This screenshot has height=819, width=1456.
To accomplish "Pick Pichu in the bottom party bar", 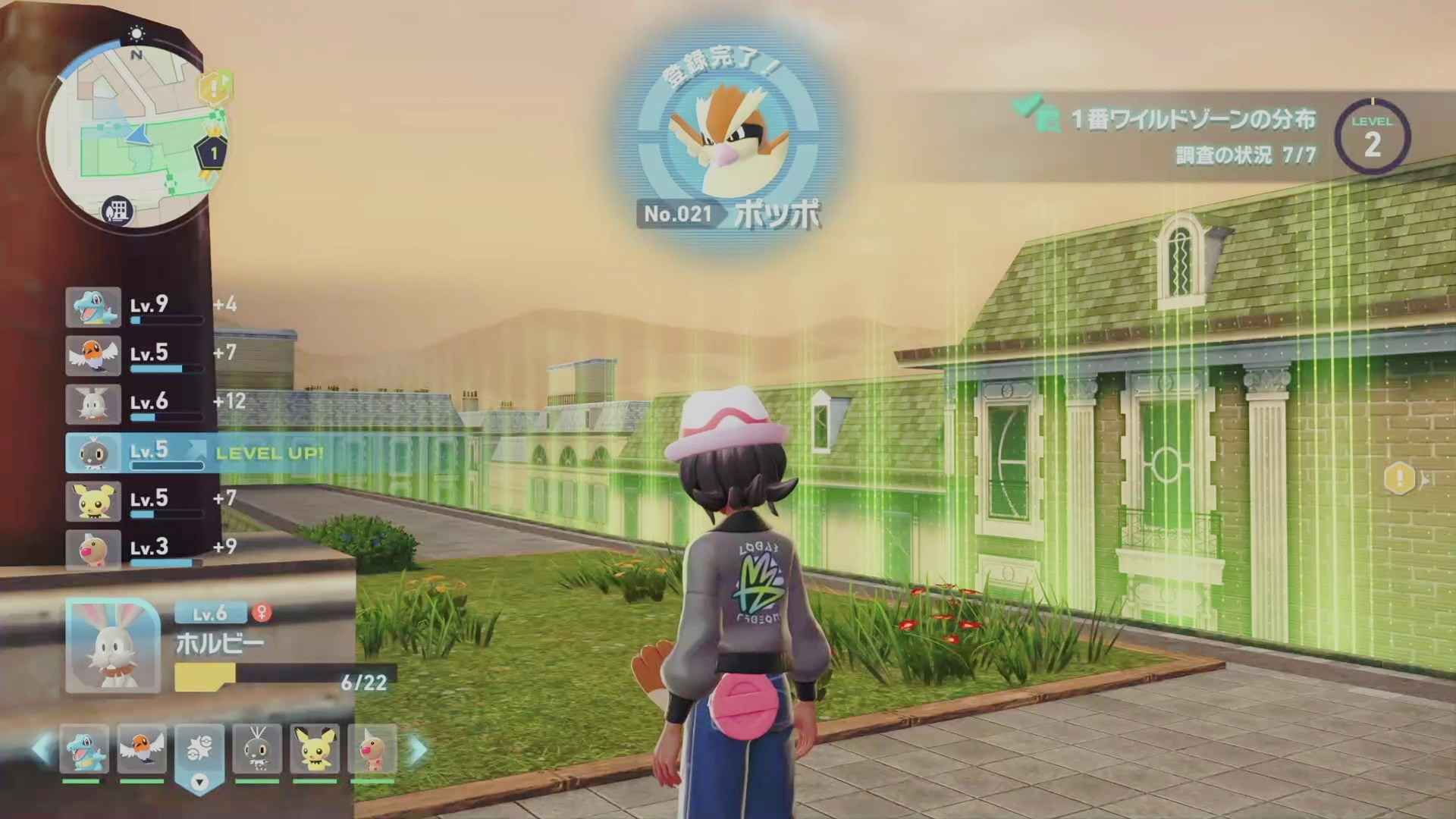I will pos(315,750).
